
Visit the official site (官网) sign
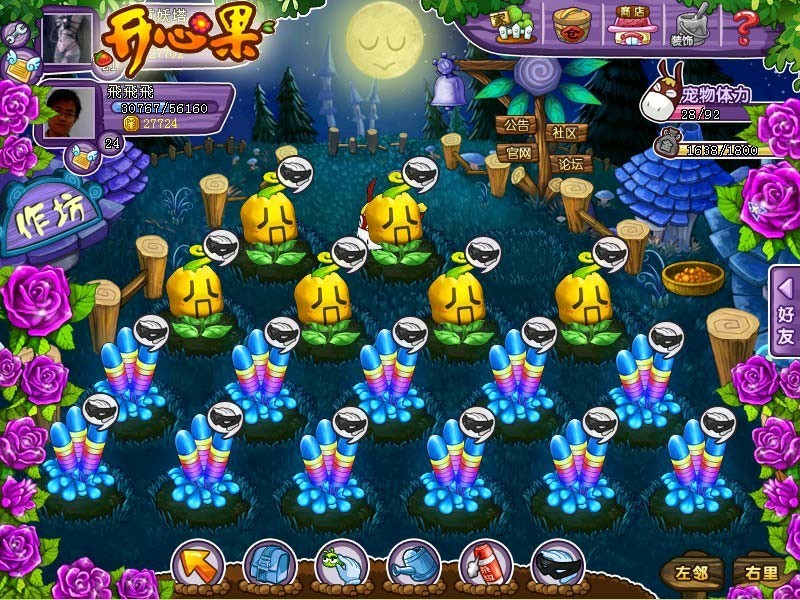516,153
